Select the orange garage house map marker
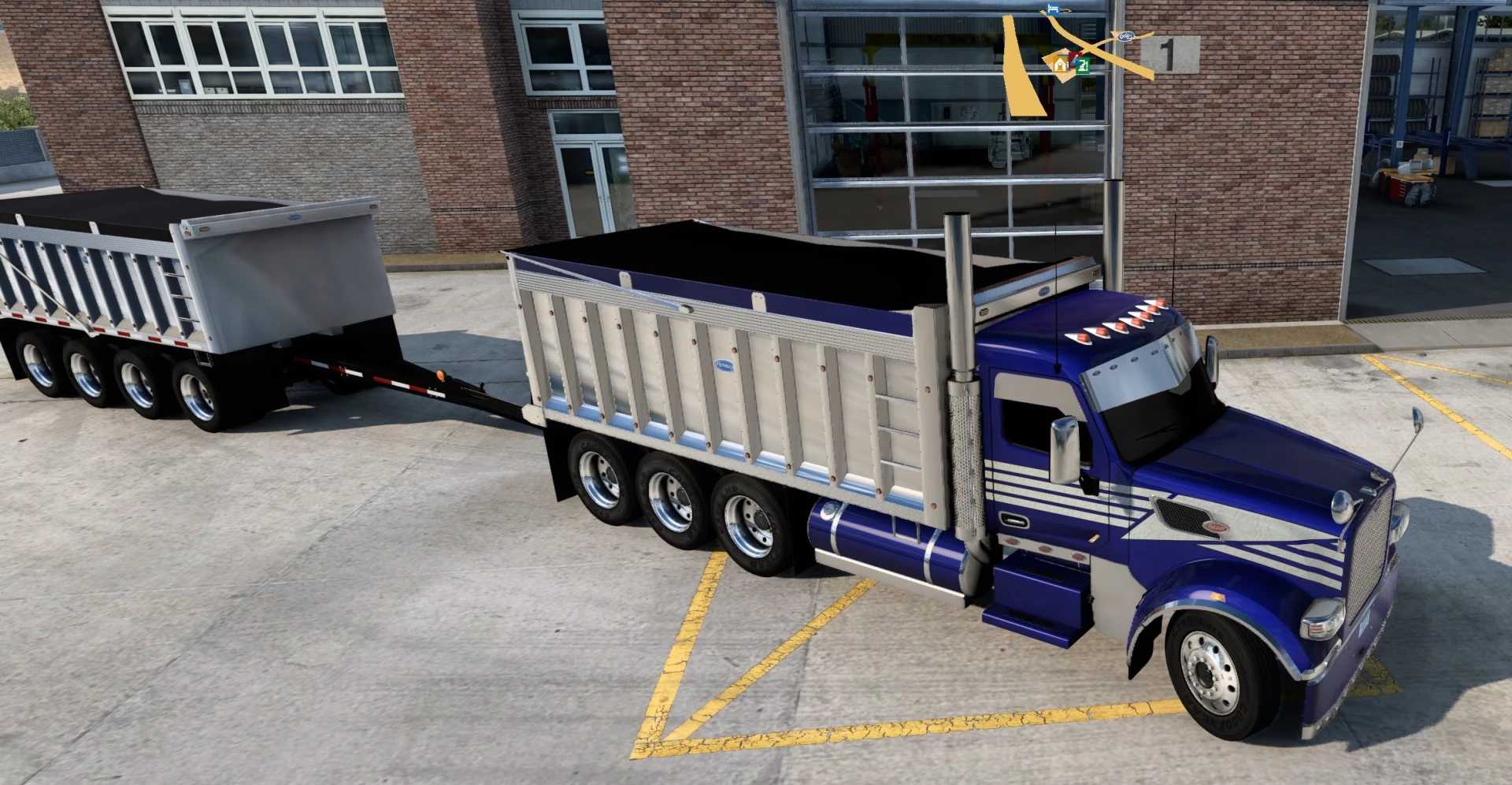 click(x=1061, y=65)
